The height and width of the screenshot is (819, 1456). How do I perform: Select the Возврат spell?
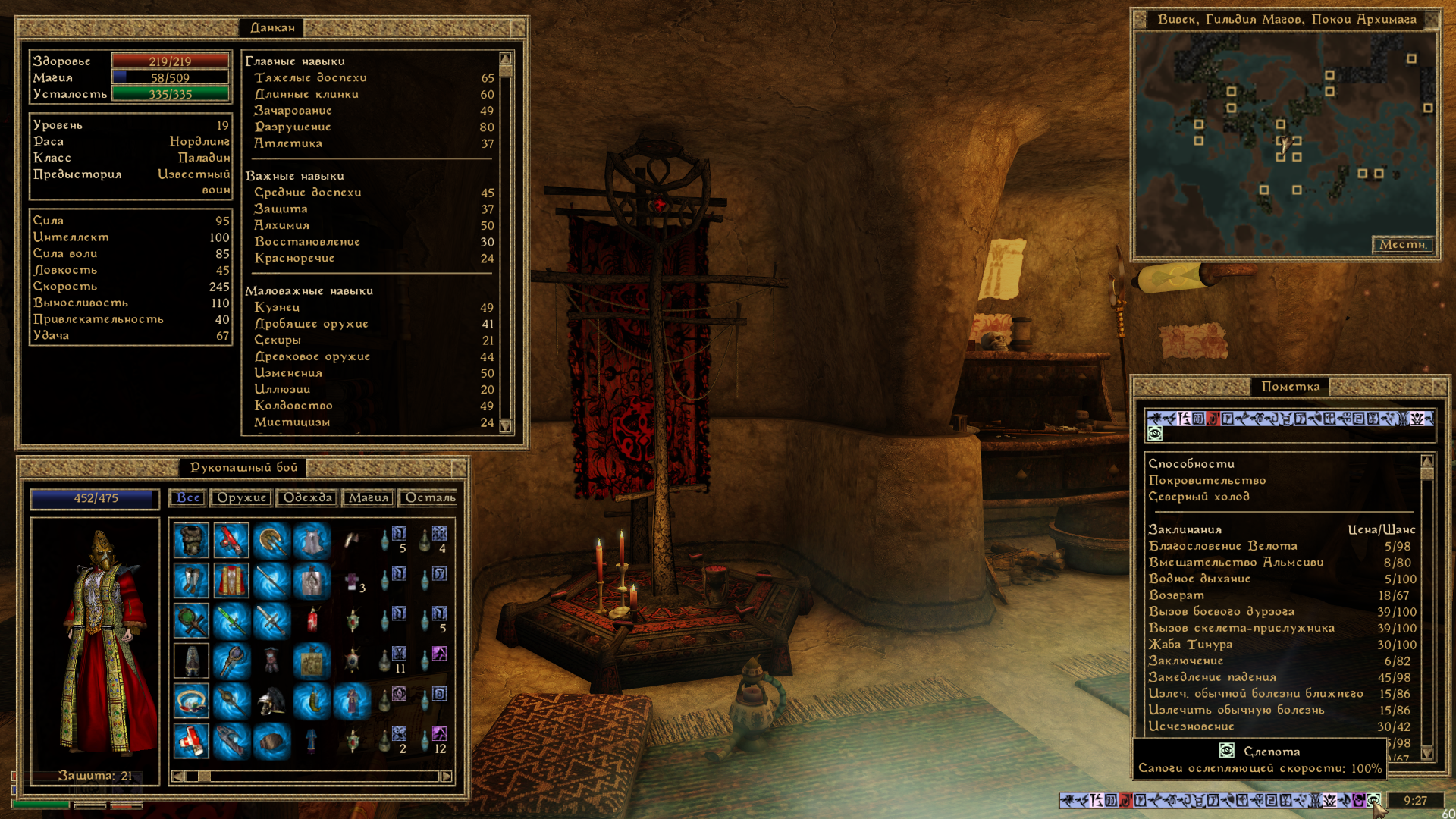tap(1176, 595)
